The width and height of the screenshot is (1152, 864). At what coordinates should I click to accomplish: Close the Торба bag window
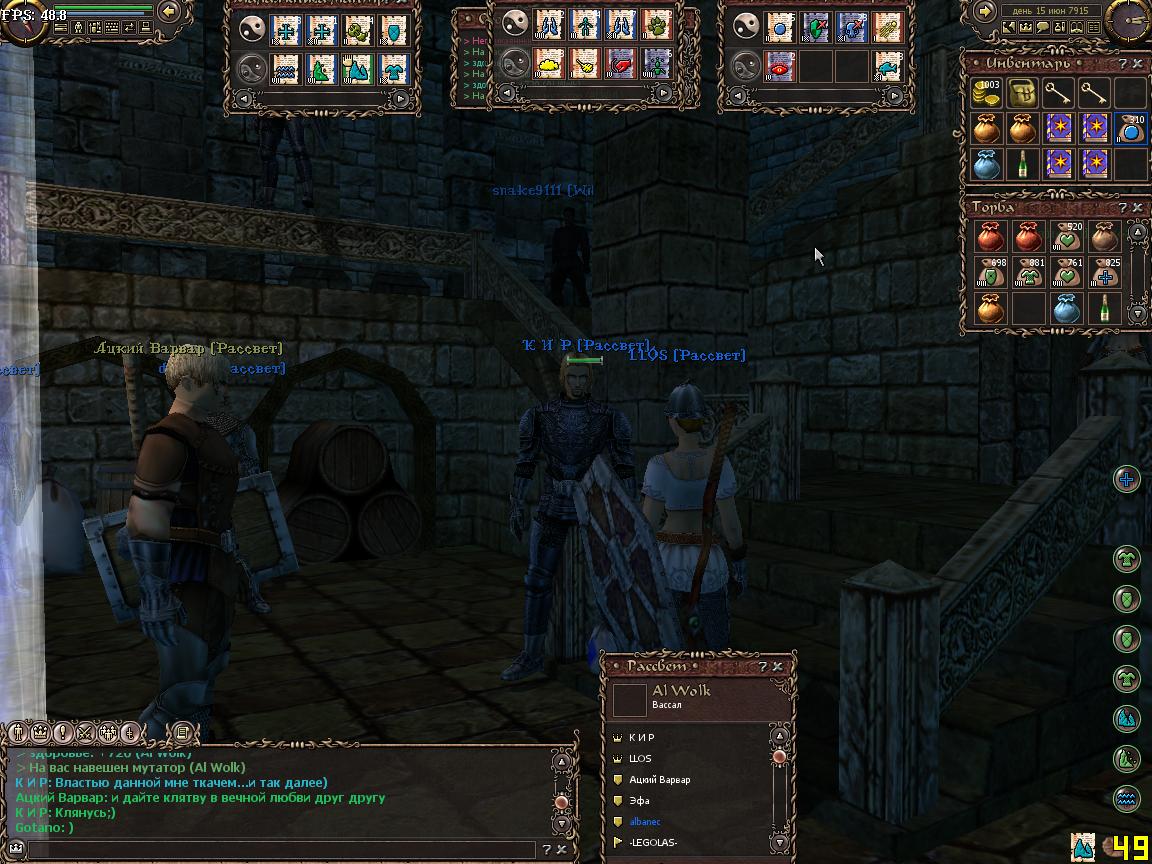point(1137,208)
